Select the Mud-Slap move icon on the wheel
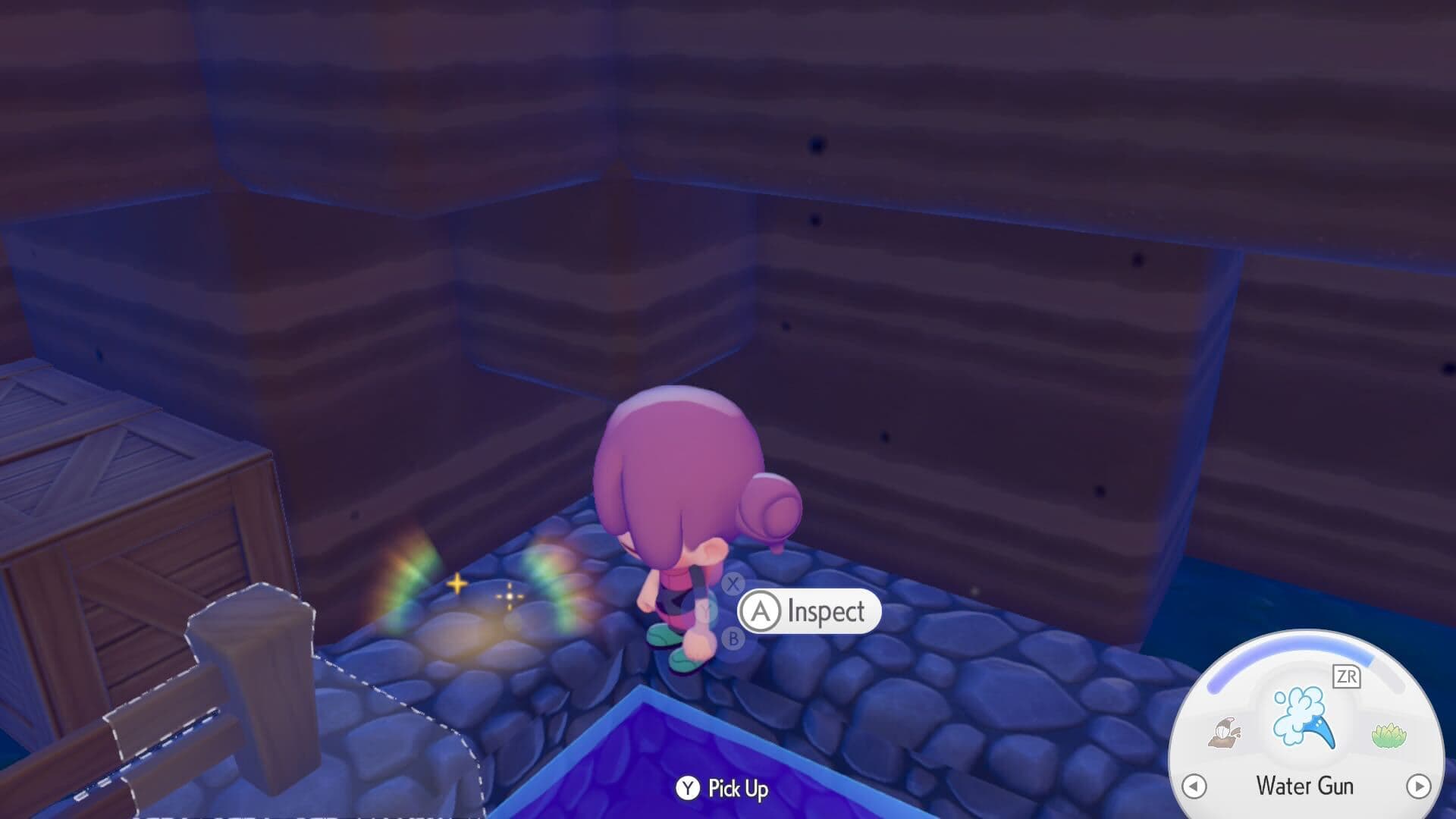 click(x=1225, y=732)
